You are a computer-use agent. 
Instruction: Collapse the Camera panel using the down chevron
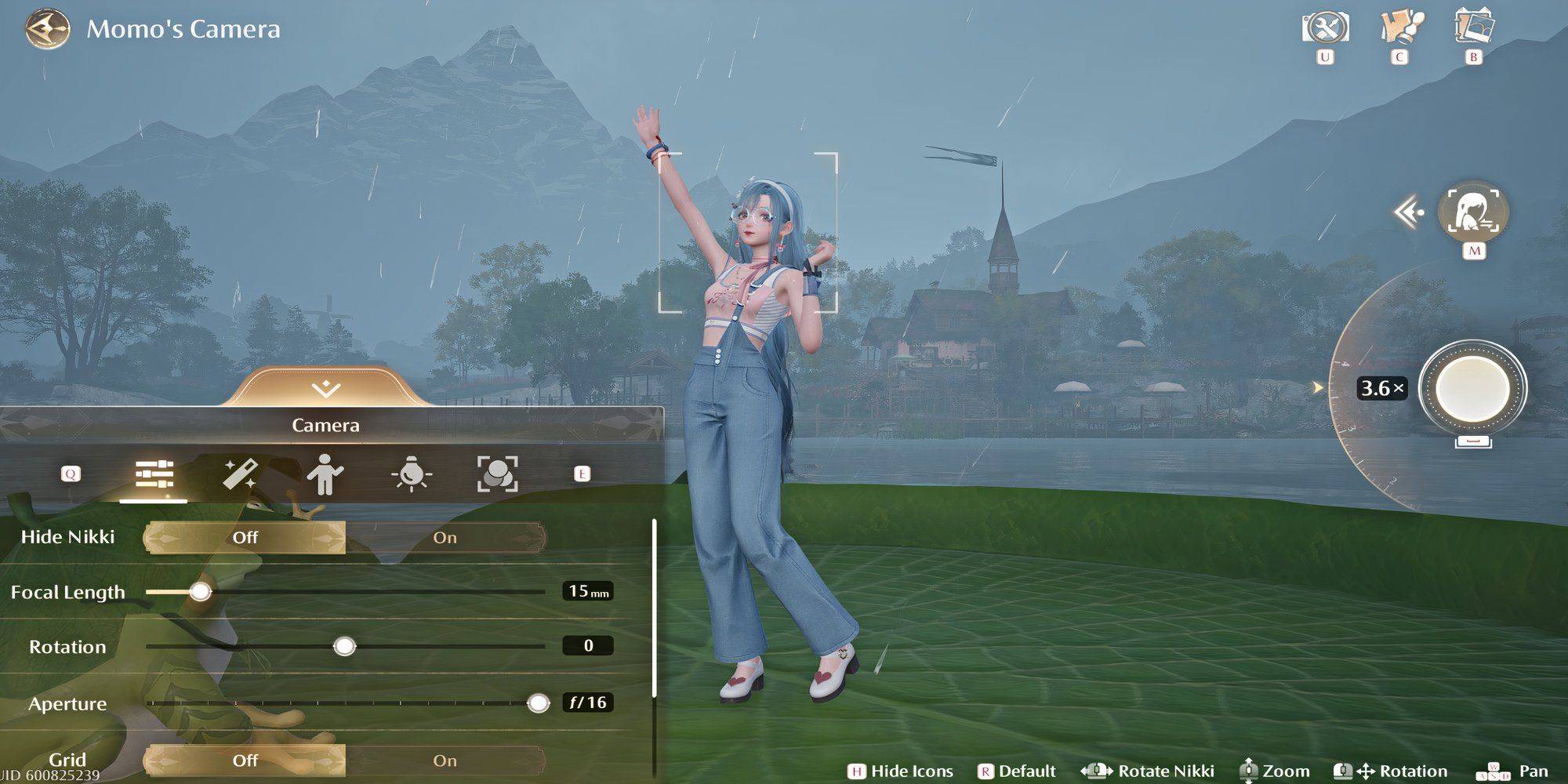(x=325, y=389)
